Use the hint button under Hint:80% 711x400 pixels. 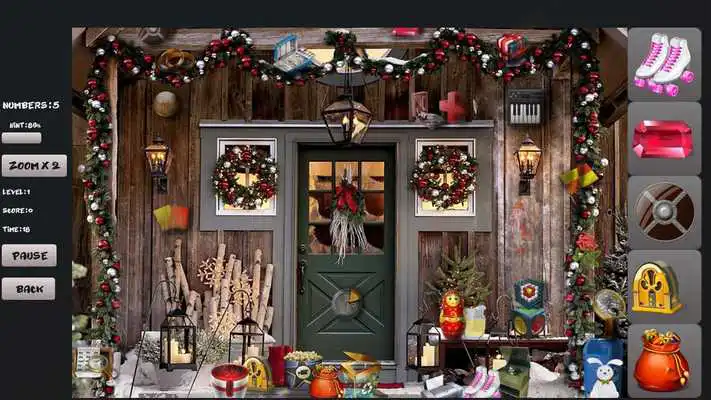(x=22, y=138)
